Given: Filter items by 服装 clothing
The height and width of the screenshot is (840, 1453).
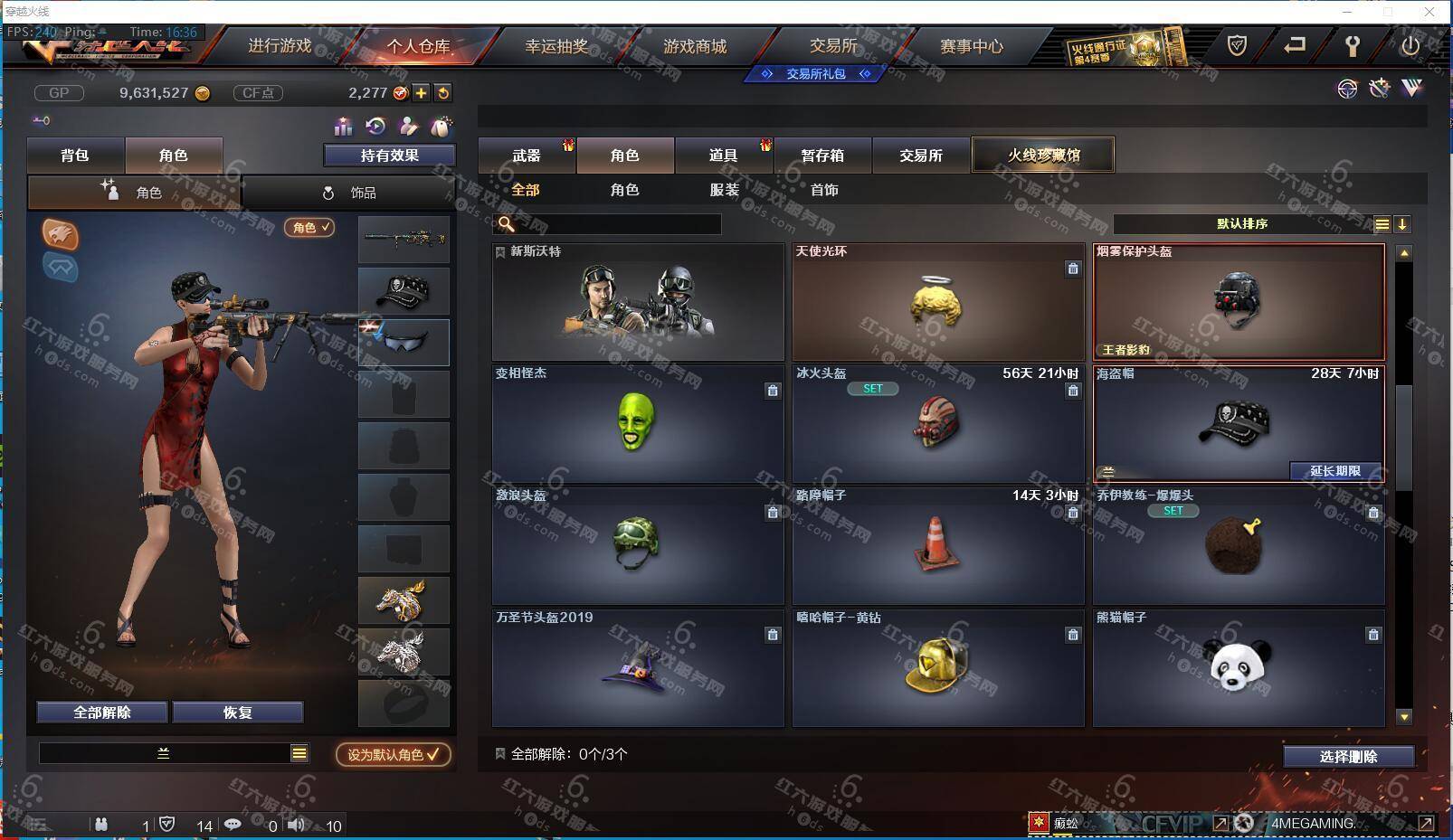Looking at the screenshot, I should [724, 190].
